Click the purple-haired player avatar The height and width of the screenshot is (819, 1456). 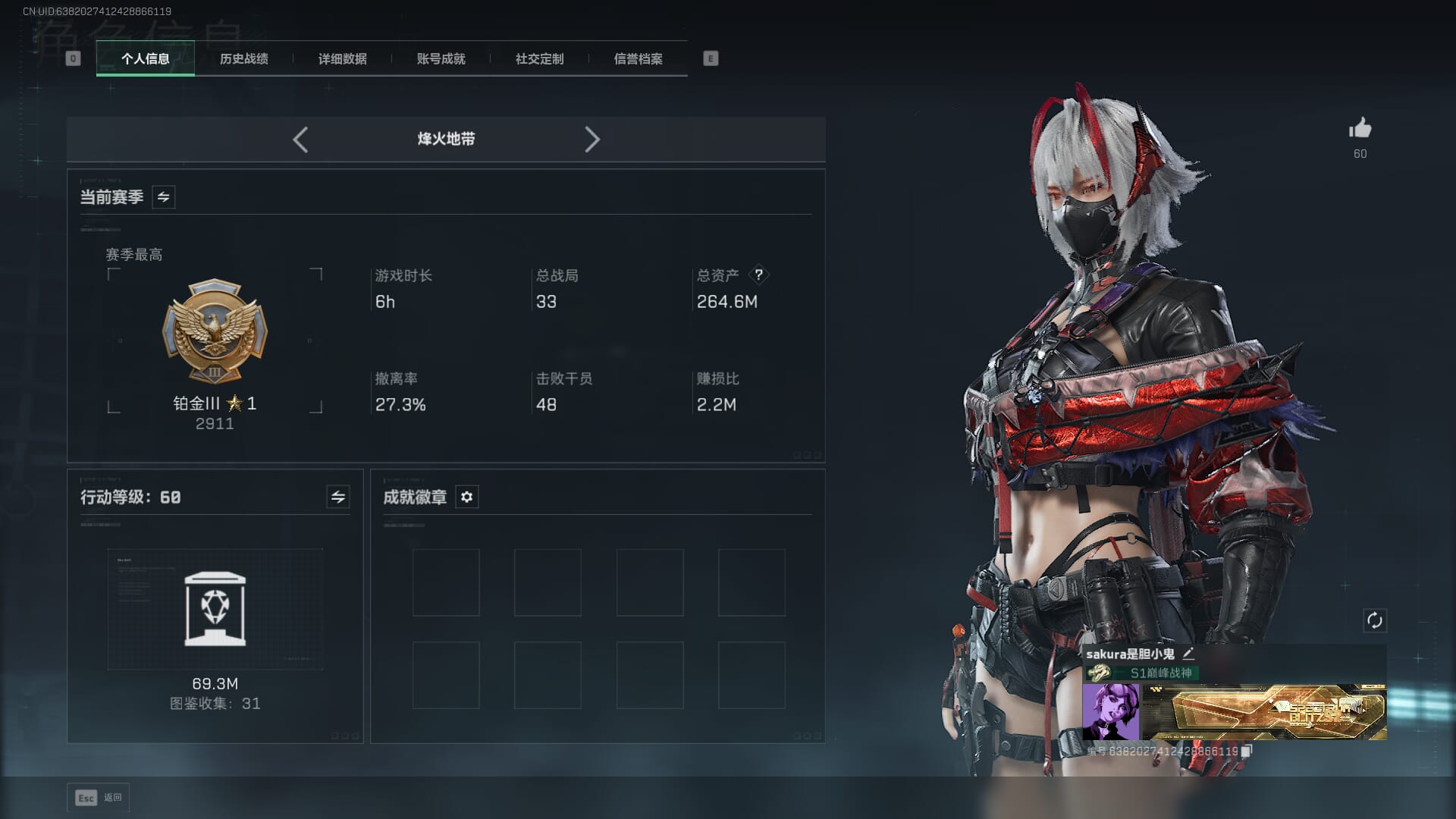(x=1110, y=711)
